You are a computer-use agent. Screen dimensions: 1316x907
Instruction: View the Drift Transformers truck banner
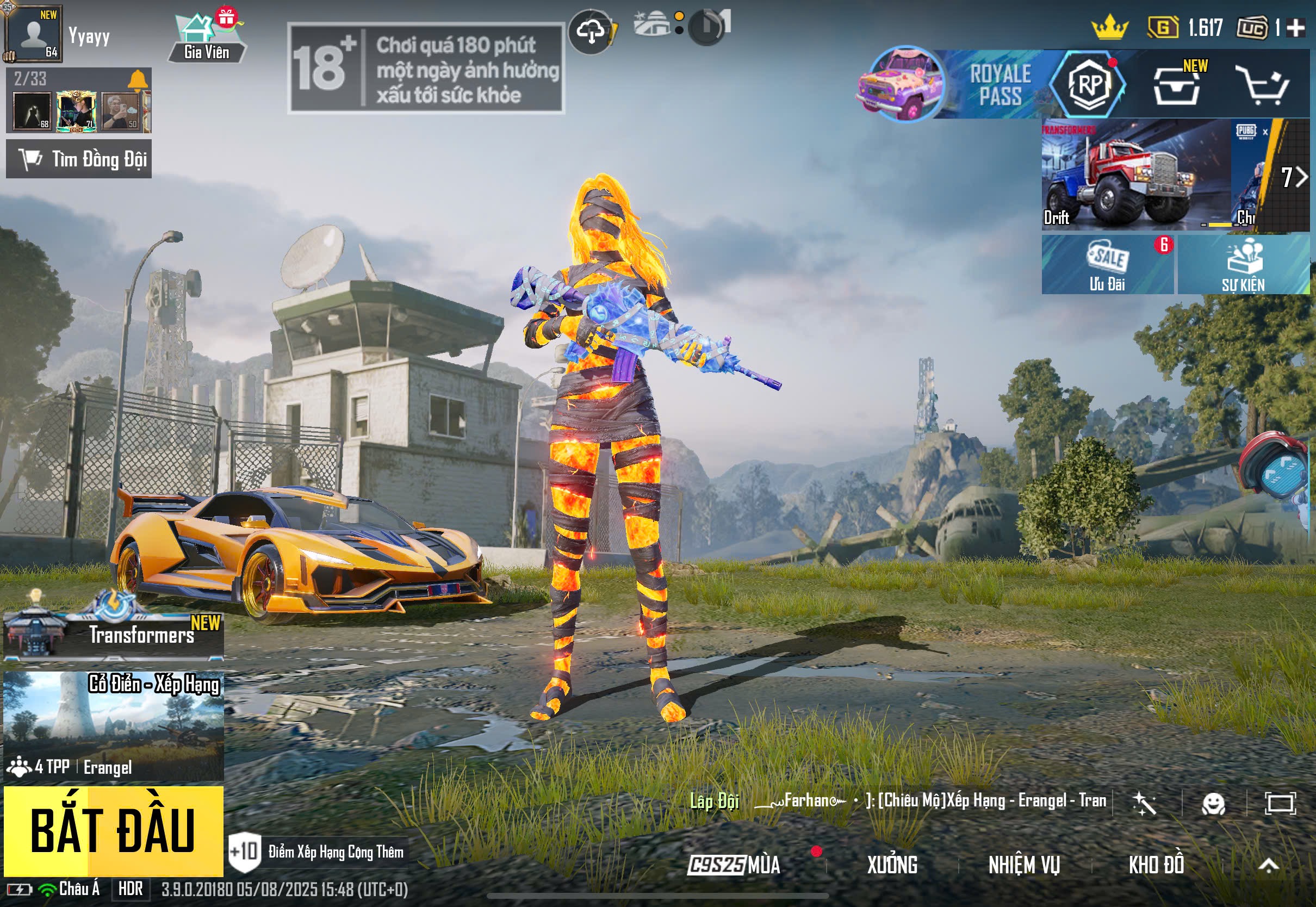[1135, 175]
